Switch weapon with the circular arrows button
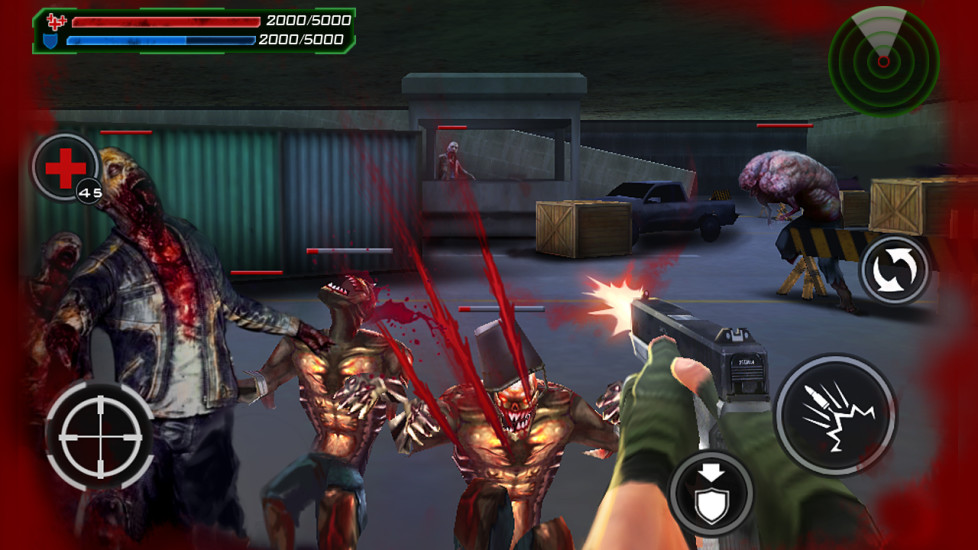Screen dimensions: 978x550 coord(894,270)
